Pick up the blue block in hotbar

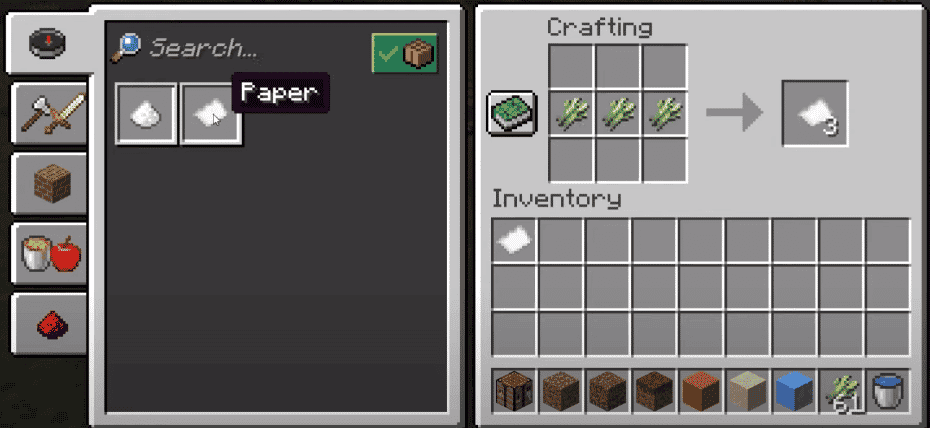coord(795,391)
